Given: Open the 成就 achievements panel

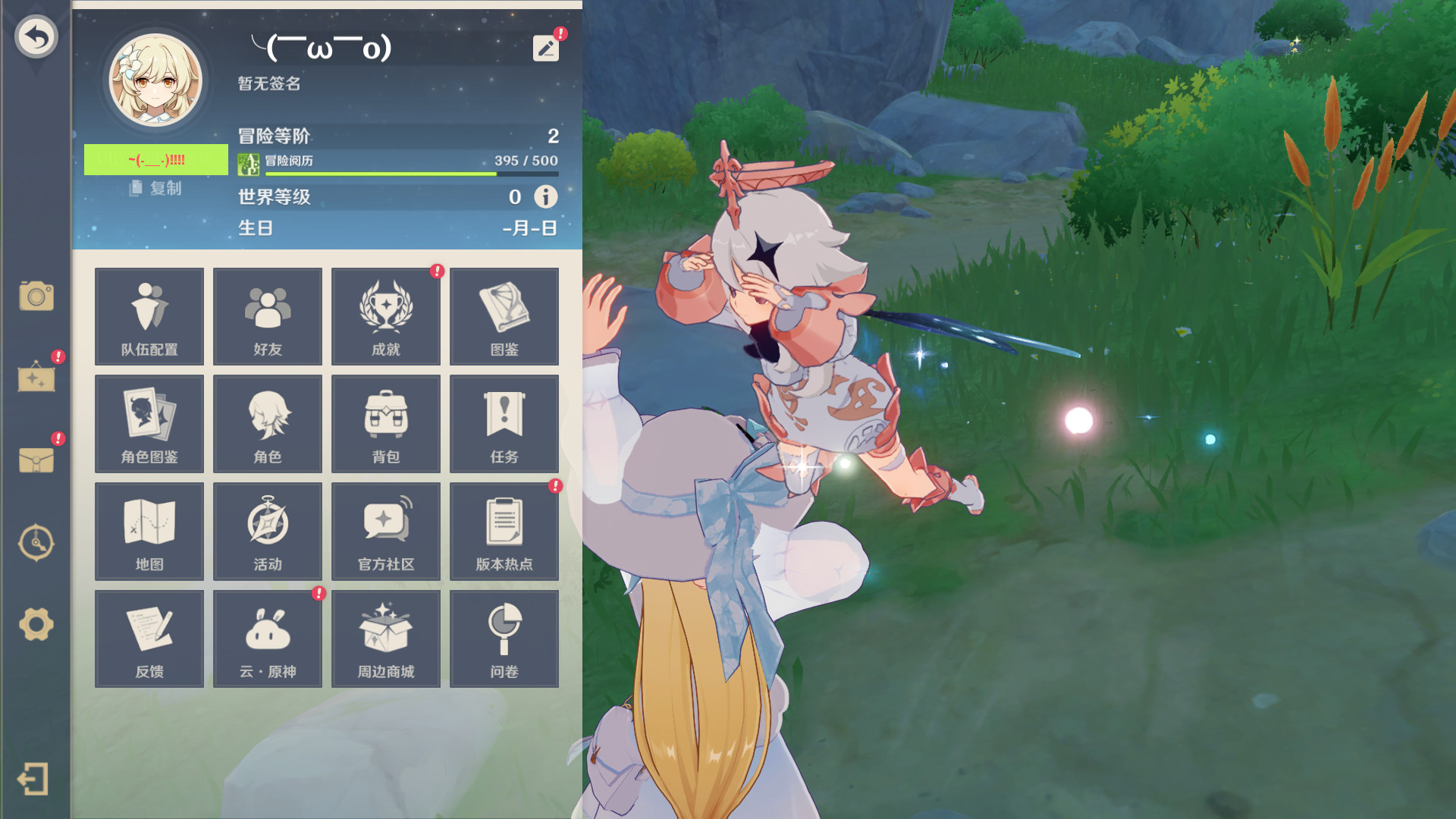Looking at the screenshot, I should click(x=385, y=316).
